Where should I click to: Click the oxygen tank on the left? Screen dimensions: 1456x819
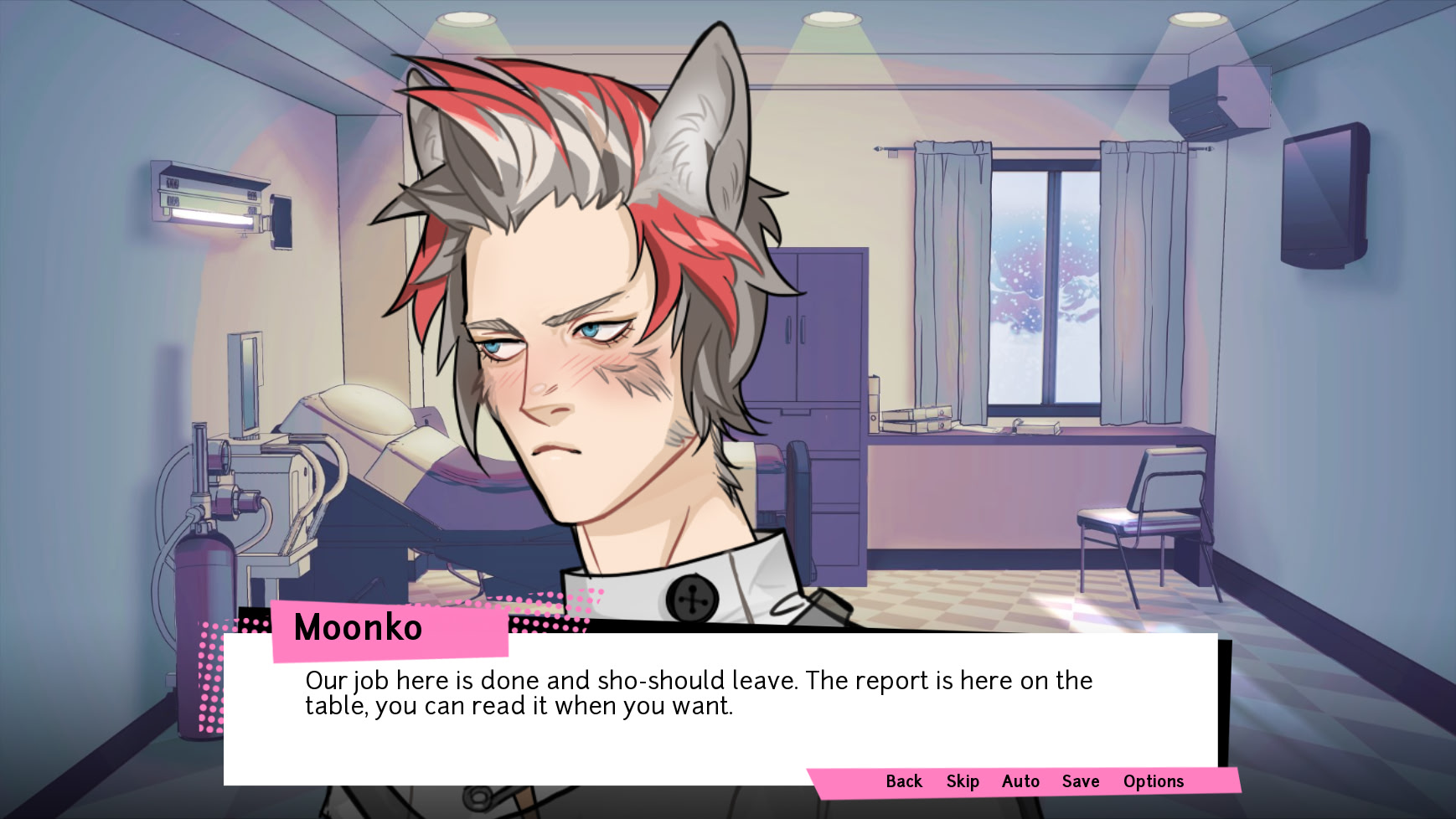[204, 569]
